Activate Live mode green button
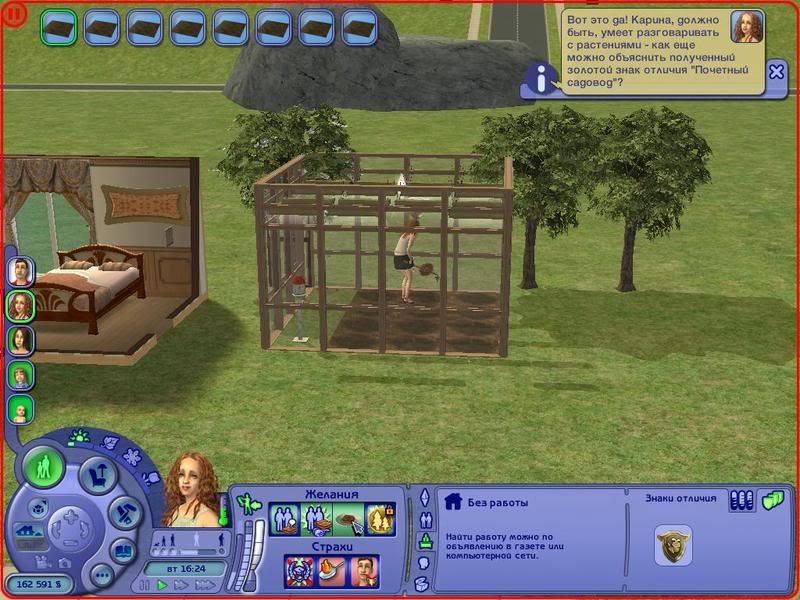This screenshot has width=800, height=600. [44, 468]
